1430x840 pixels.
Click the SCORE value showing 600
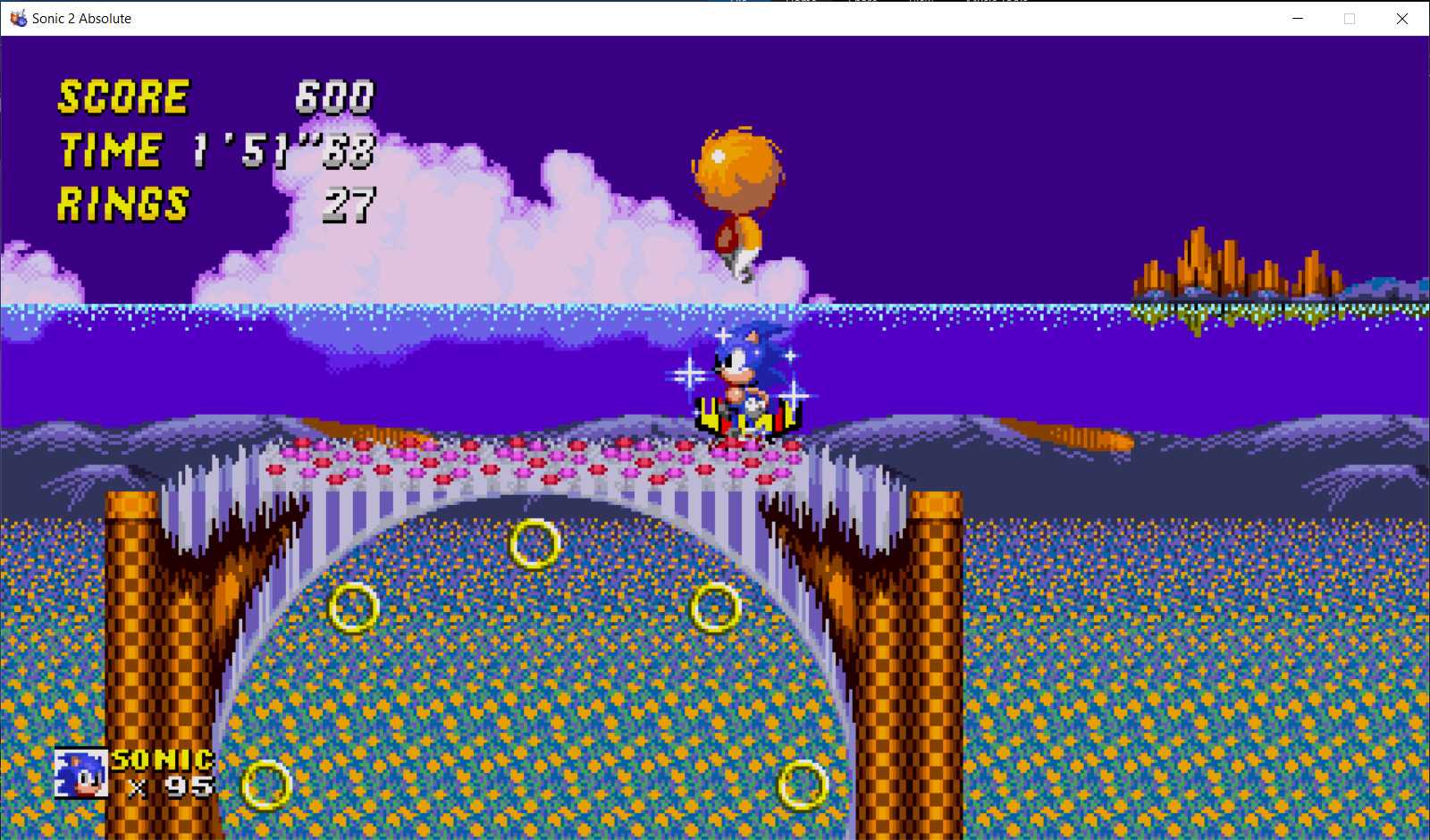[335, 97]
